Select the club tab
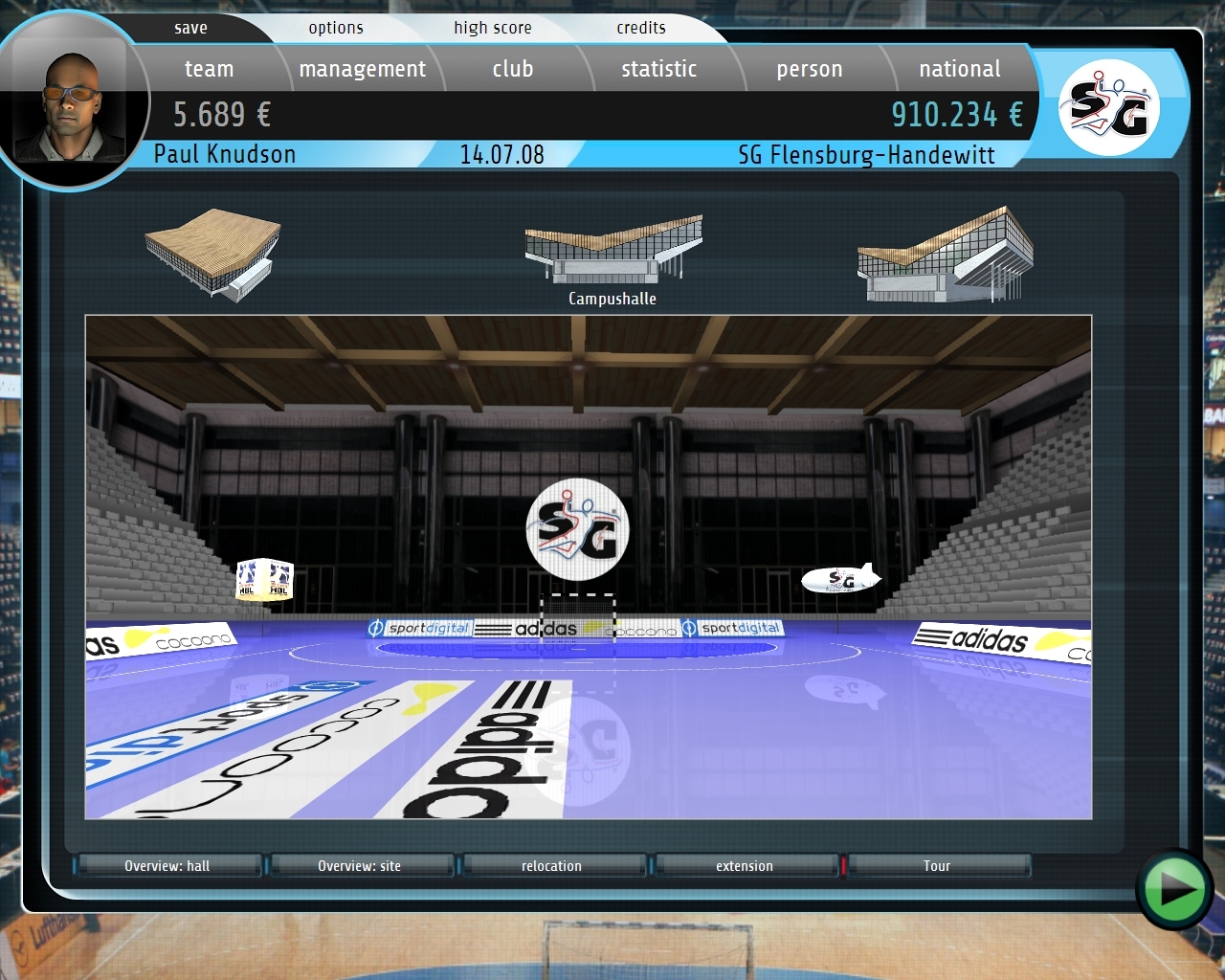The height and width of the screenshot is (980, 1225). 512,69
